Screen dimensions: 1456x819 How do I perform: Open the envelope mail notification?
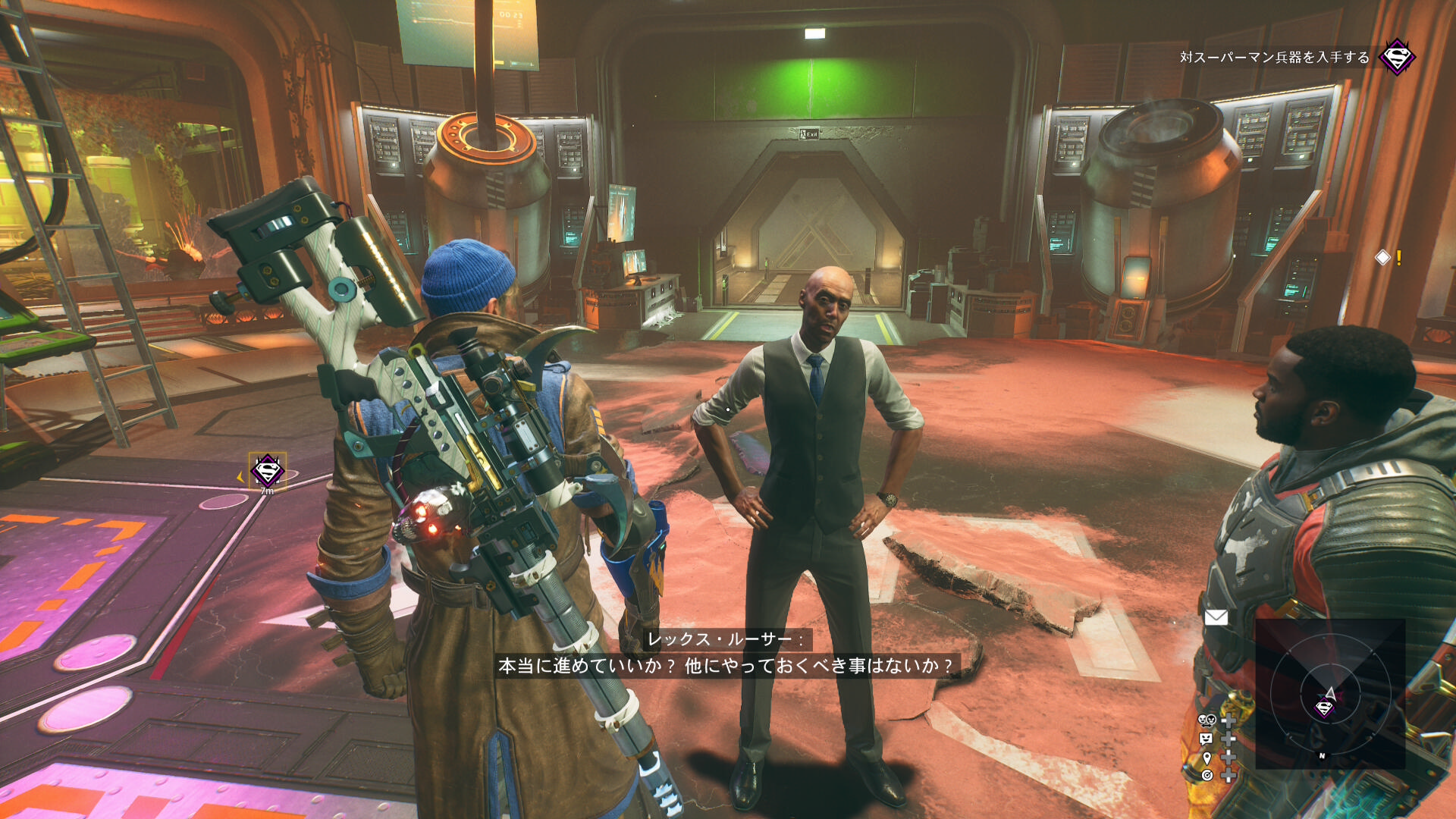coord(1216,617)
